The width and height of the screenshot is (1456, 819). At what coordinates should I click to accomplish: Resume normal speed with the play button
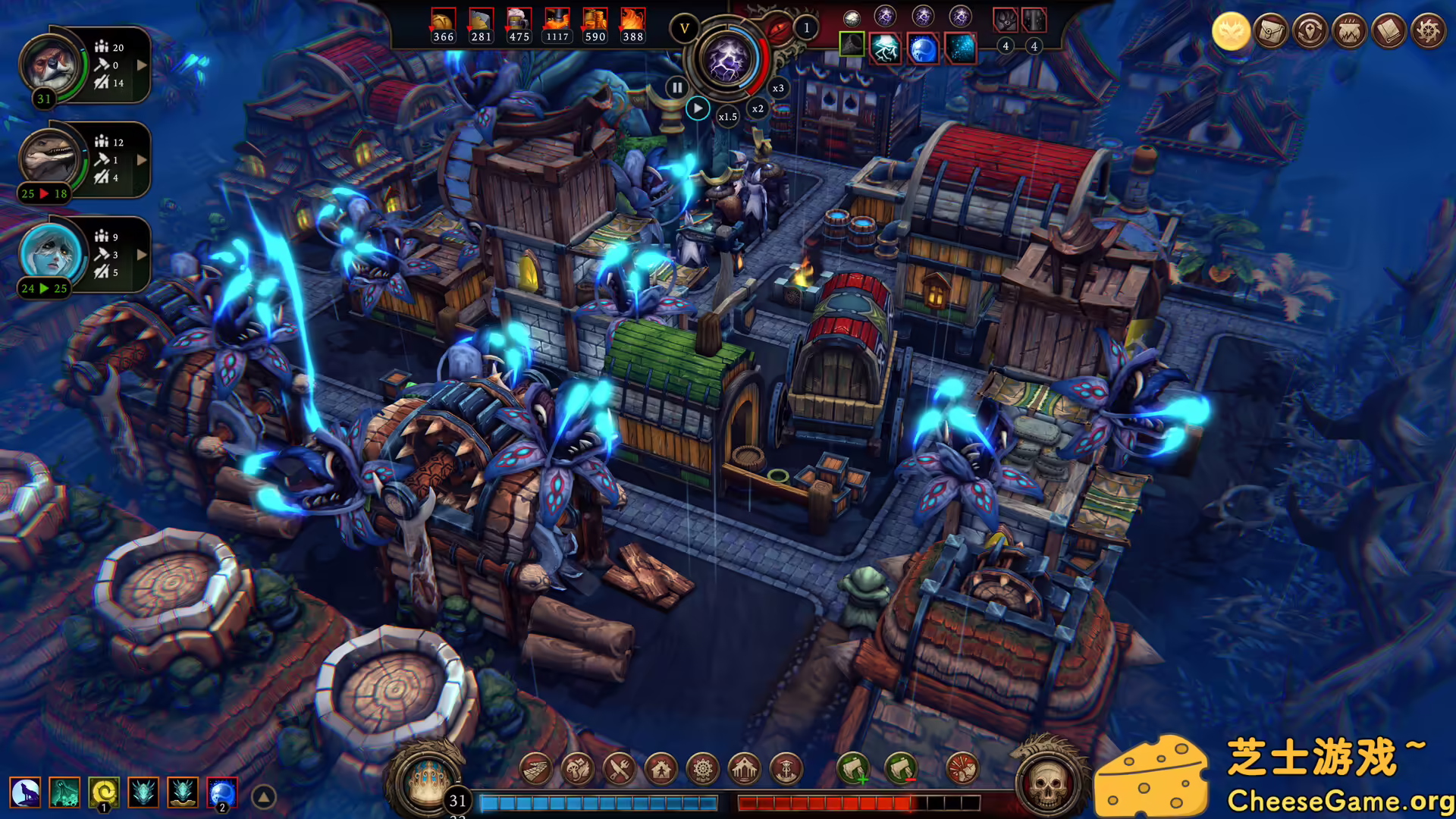[x=698, y=108]
